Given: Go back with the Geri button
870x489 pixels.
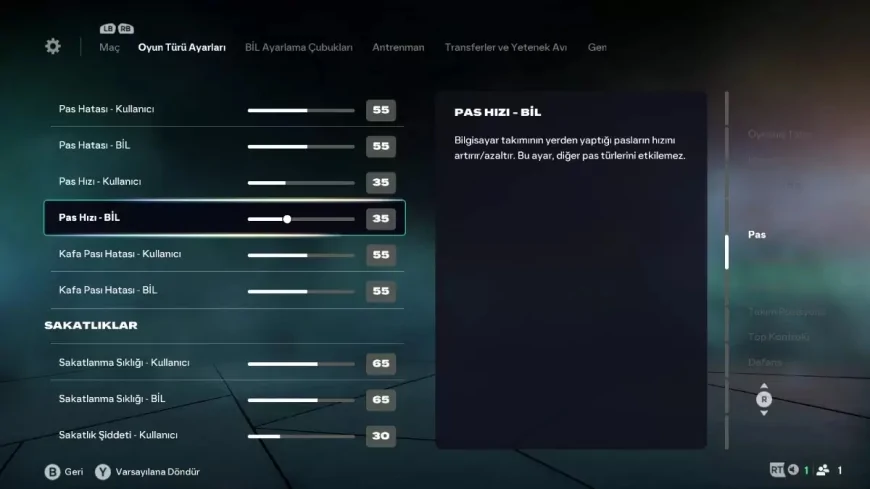Looking at the screenshot, I should coord(64,471).
